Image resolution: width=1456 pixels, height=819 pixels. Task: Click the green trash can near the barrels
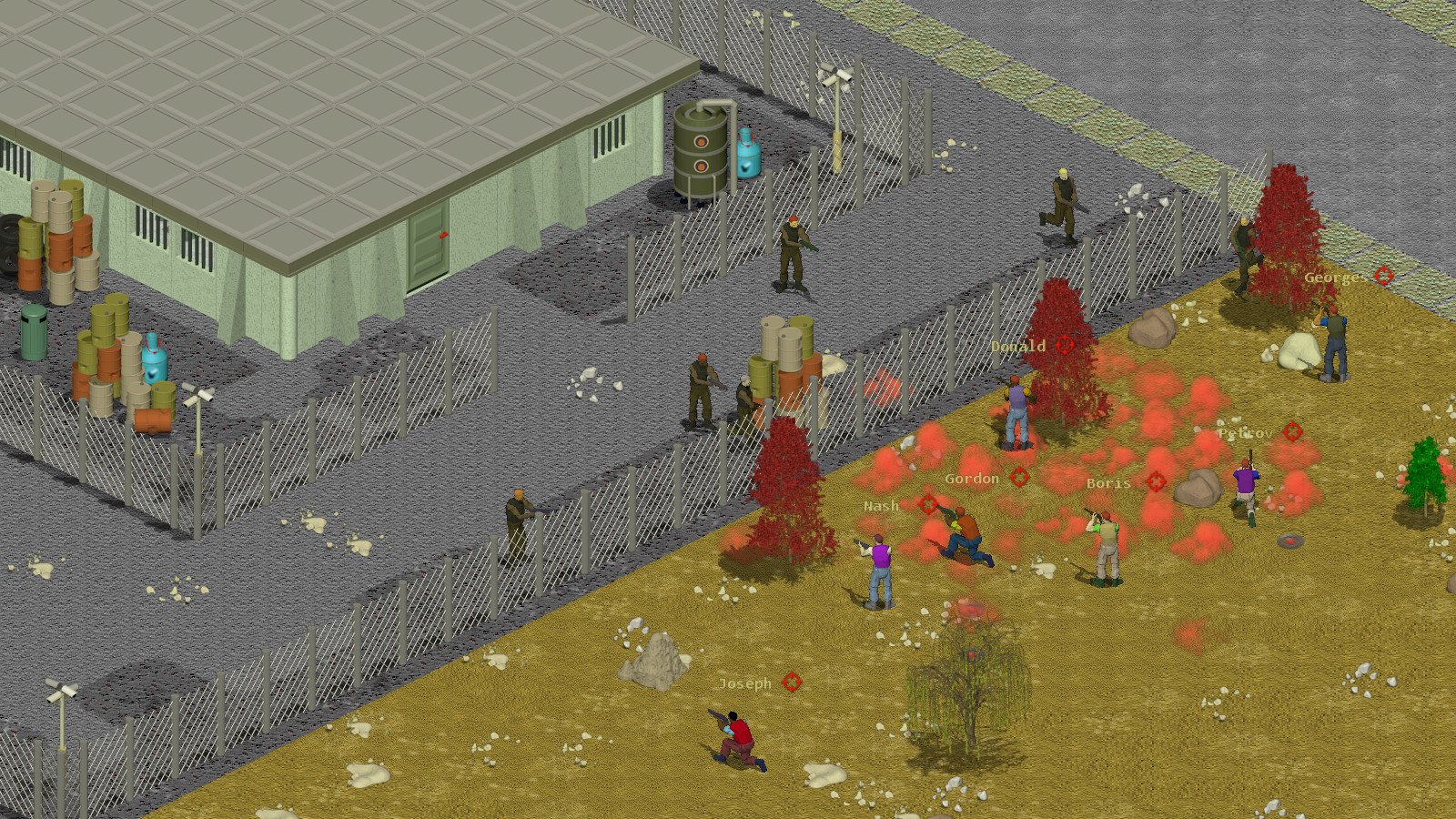click(x=34, y=332)
